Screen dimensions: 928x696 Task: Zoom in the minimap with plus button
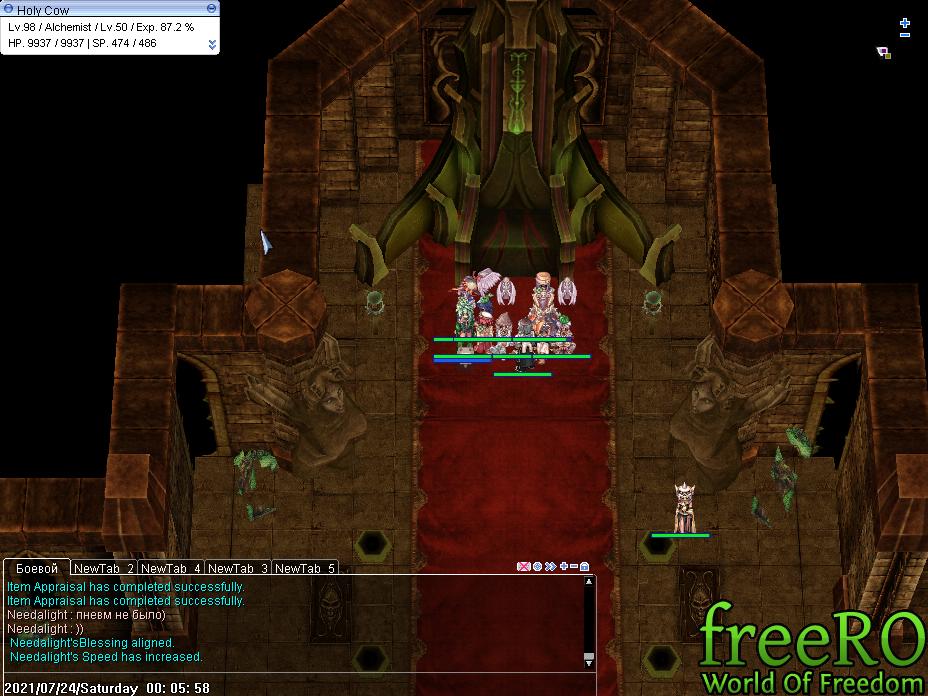tap(905, 22)
